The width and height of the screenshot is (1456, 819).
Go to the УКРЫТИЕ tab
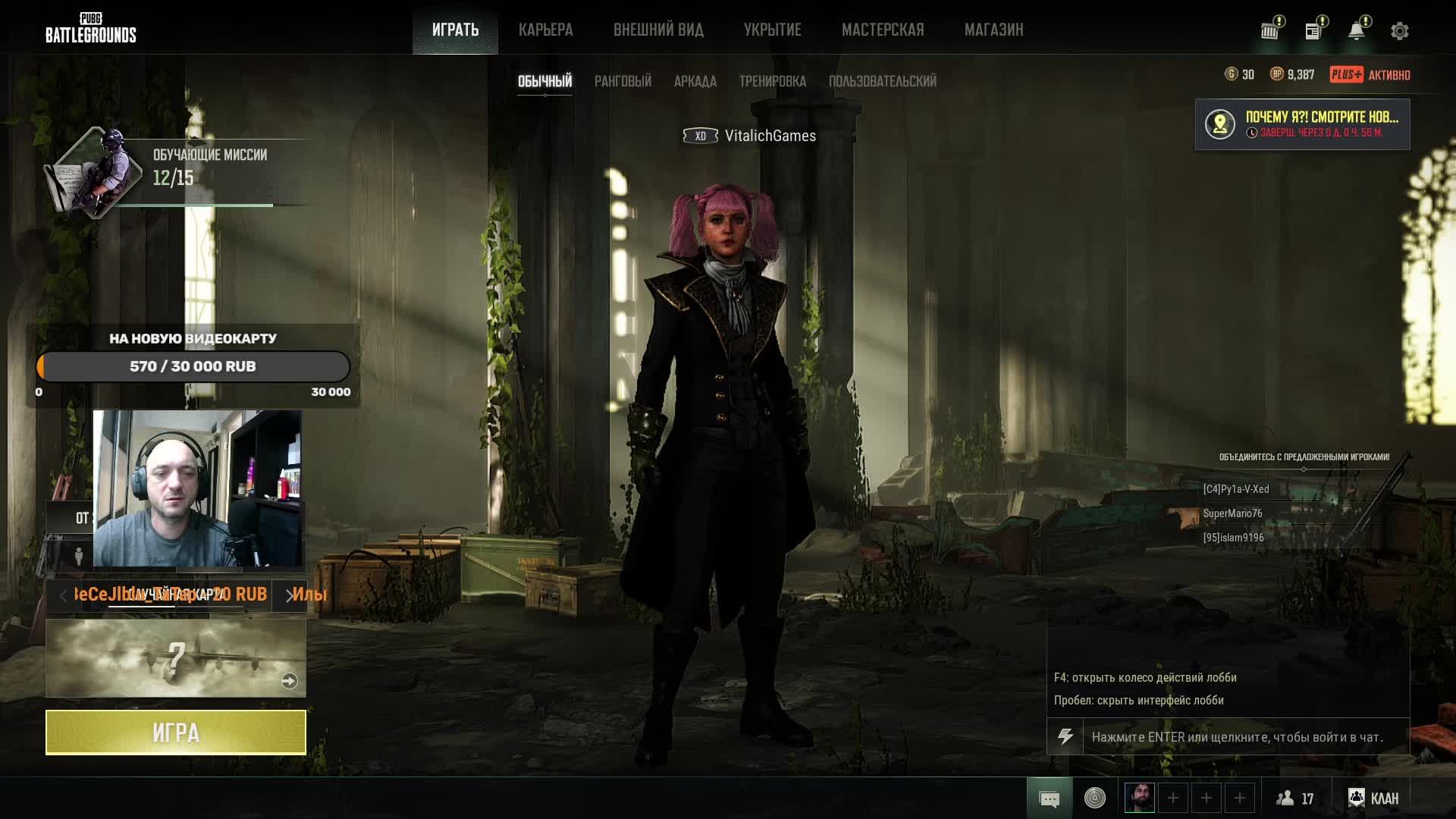(772, 30)
